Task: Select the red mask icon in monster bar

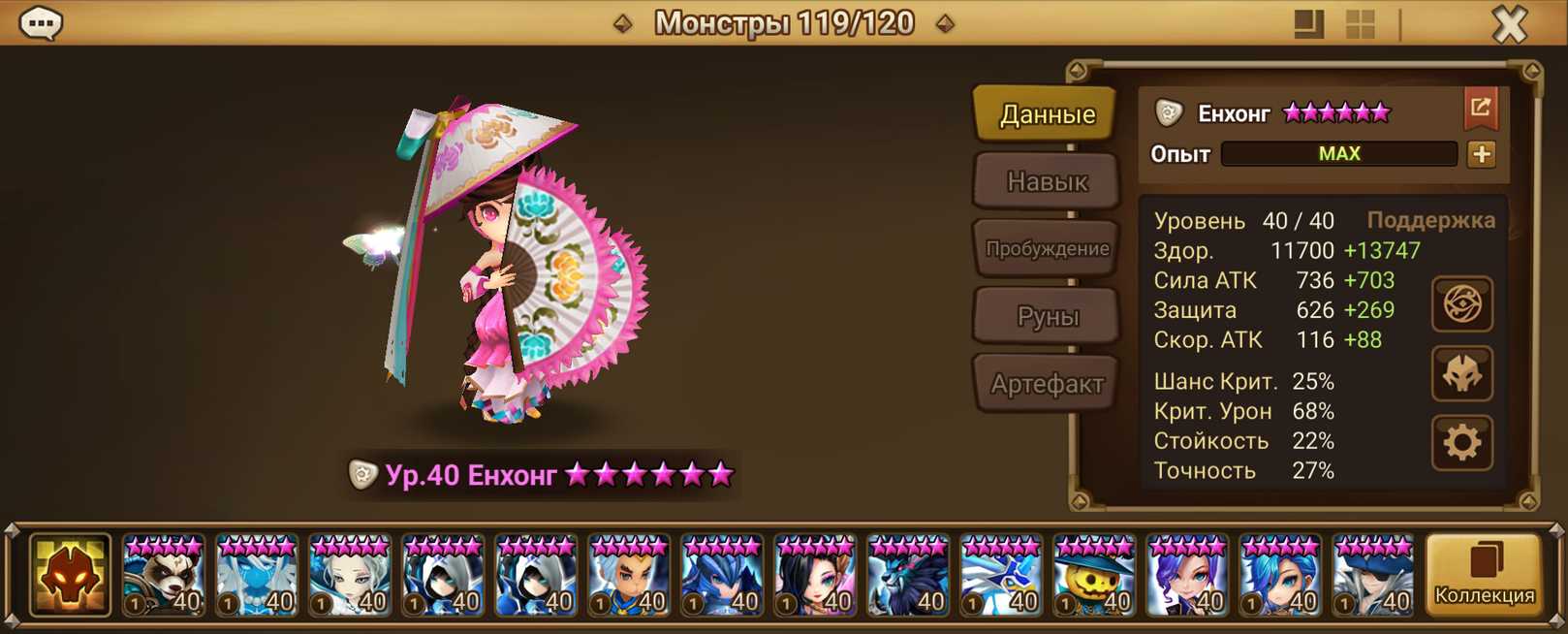Action: click(70, 576)
